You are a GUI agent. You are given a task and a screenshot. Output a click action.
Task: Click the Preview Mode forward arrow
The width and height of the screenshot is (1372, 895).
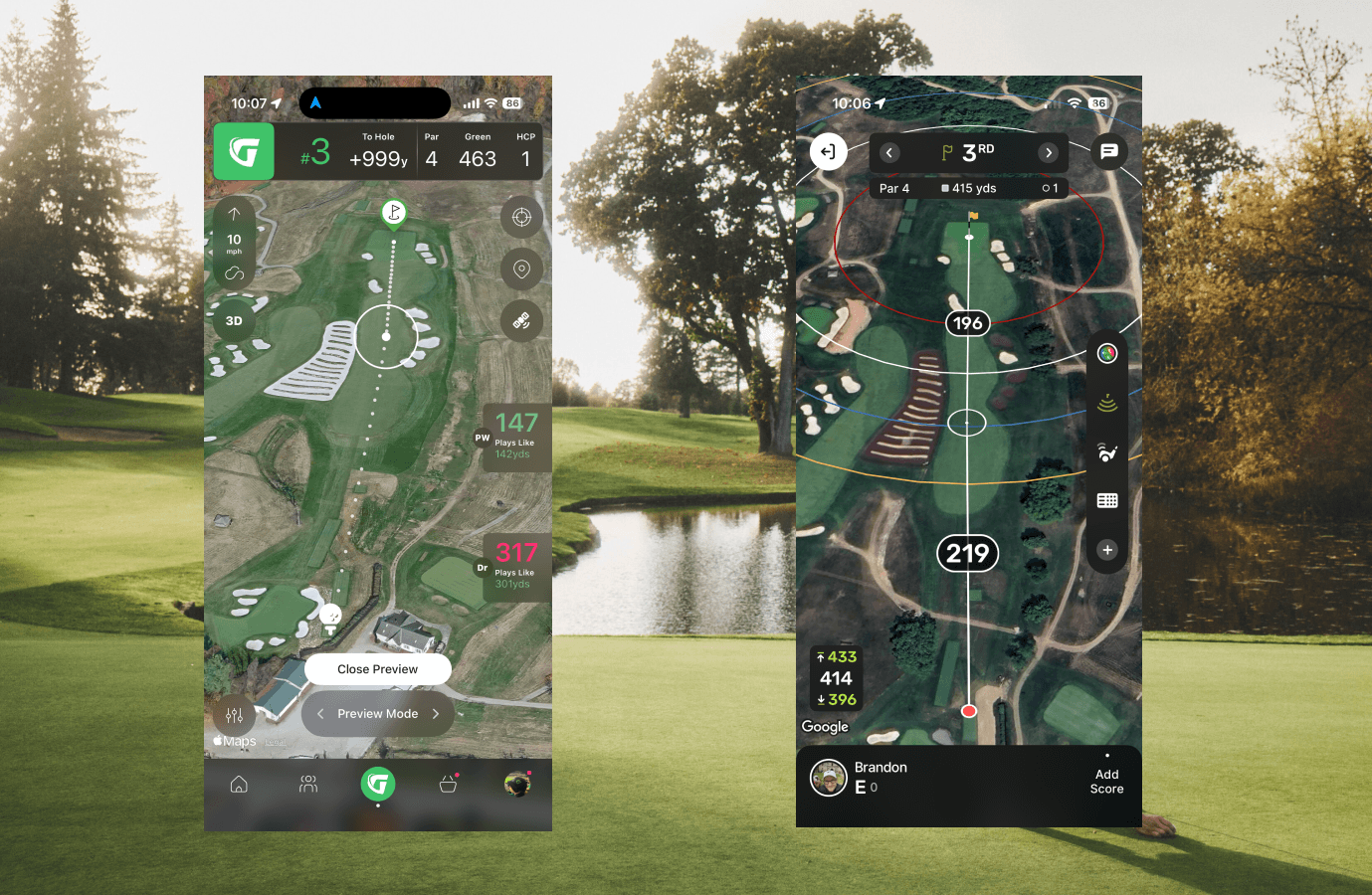click(x=436, y=714)
